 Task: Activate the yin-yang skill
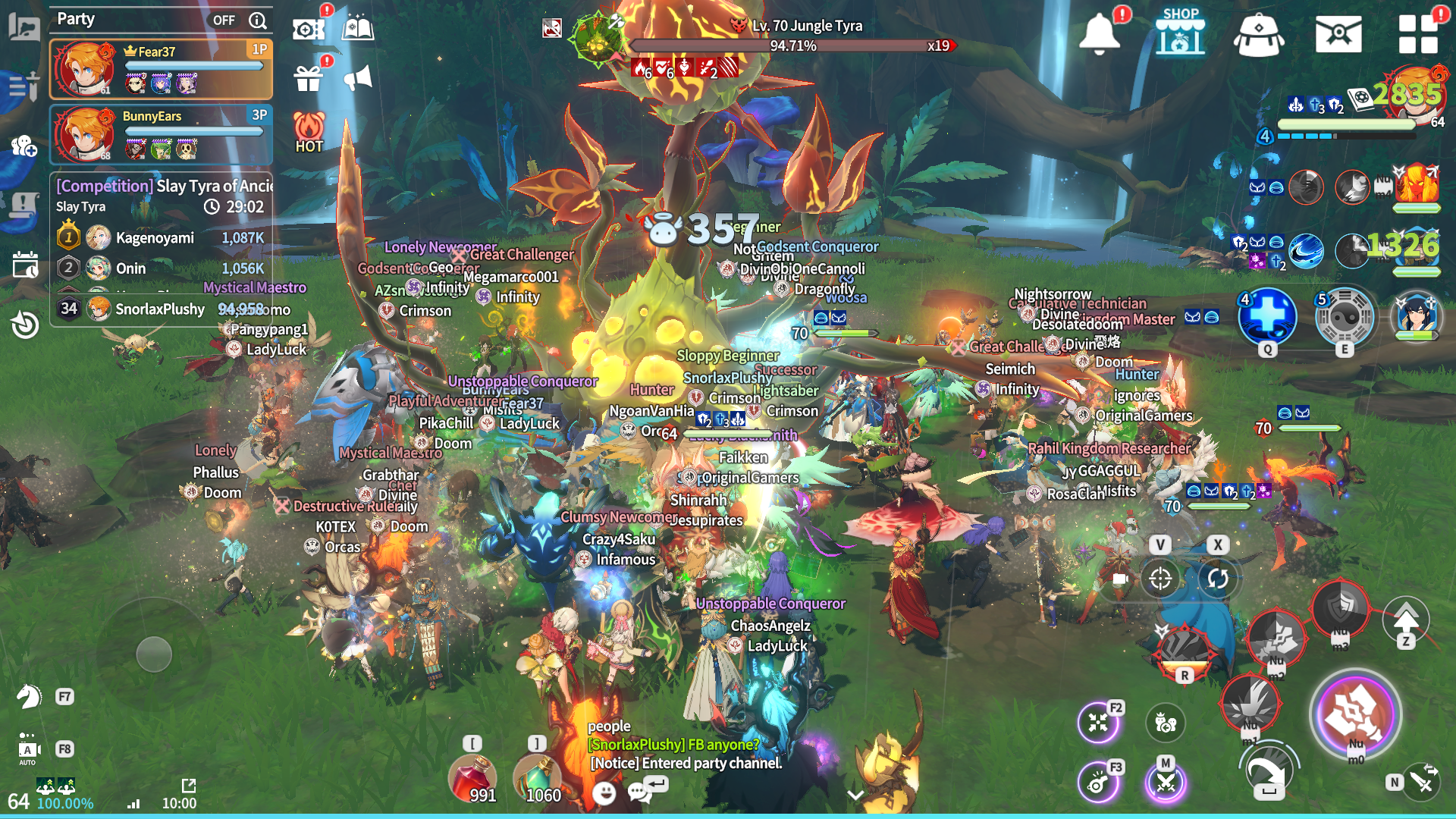click(1345, 315)
